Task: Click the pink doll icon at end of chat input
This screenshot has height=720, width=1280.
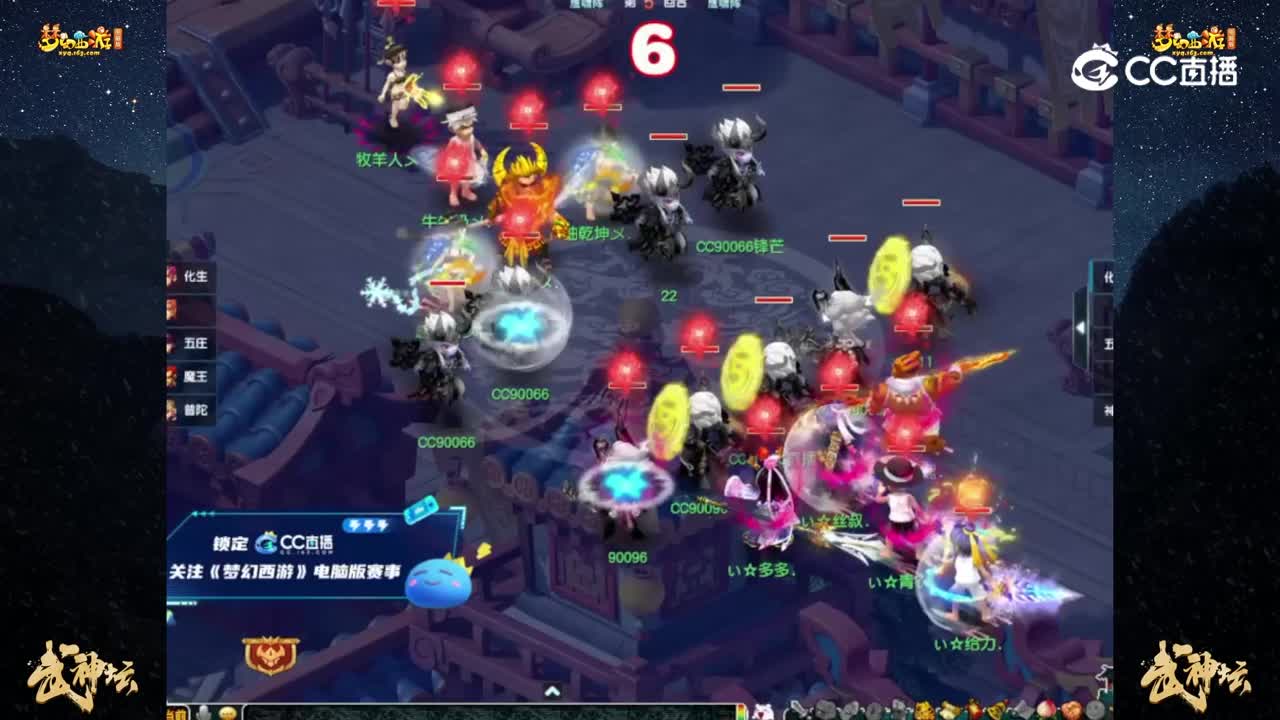Action: [762, 710]
